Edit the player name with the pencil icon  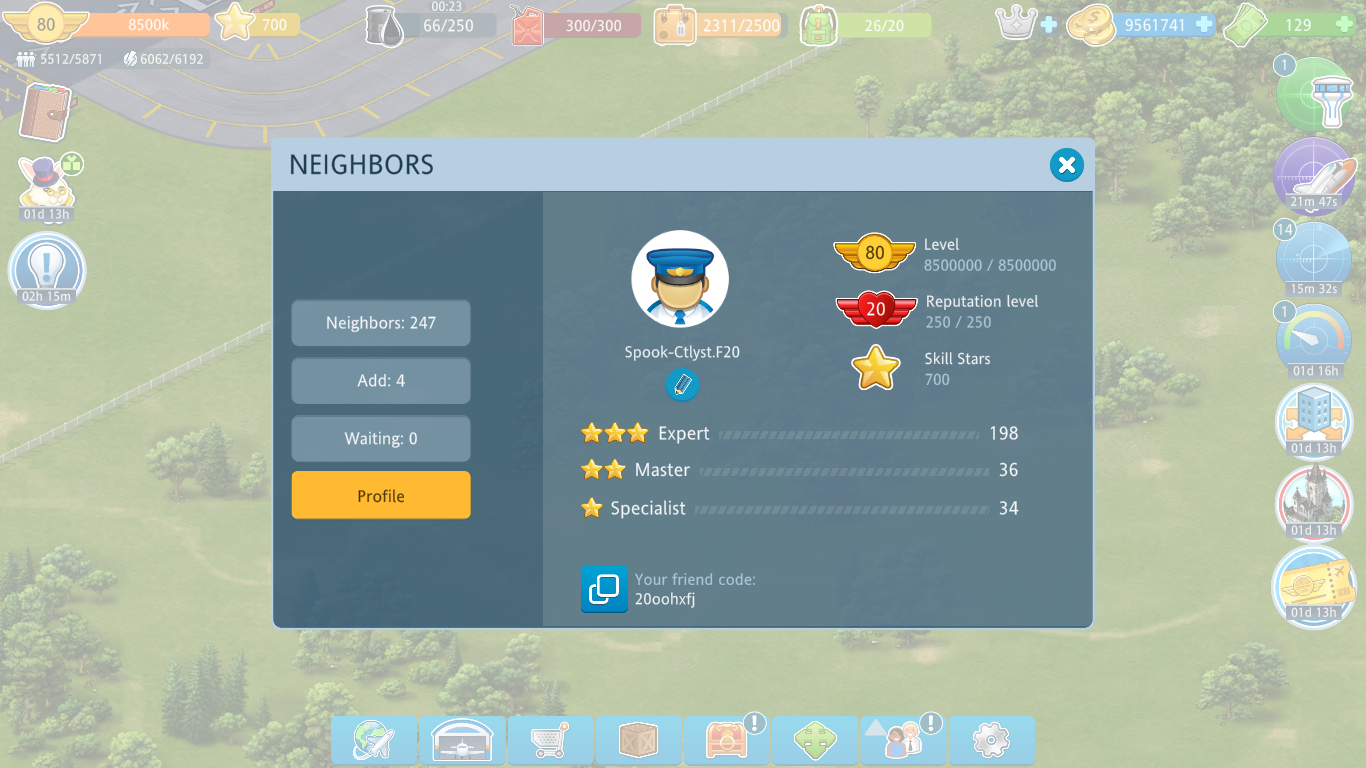pos(682,385)
